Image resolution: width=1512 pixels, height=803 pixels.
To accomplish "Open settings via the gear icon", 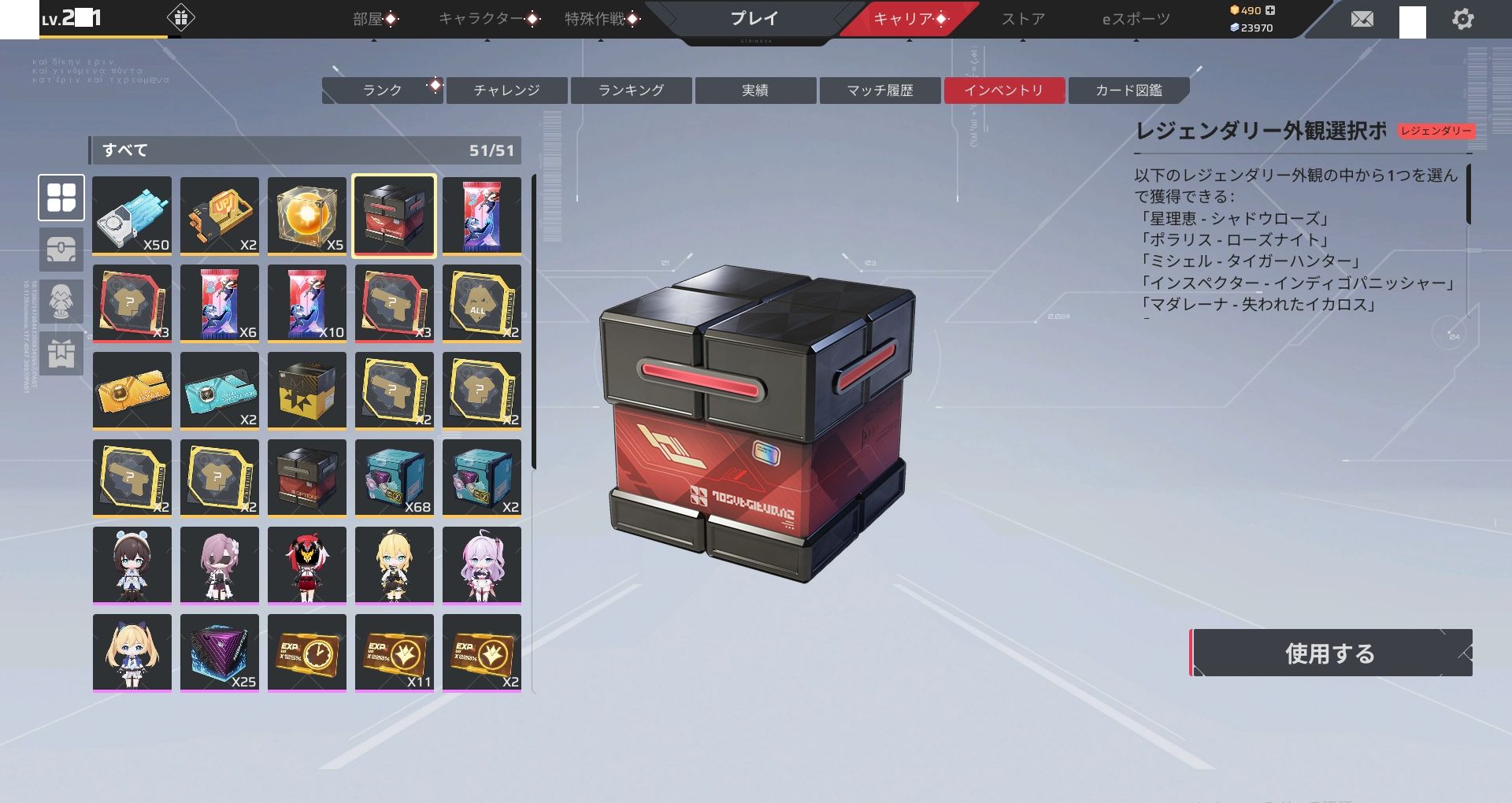I will point(1462,19).
